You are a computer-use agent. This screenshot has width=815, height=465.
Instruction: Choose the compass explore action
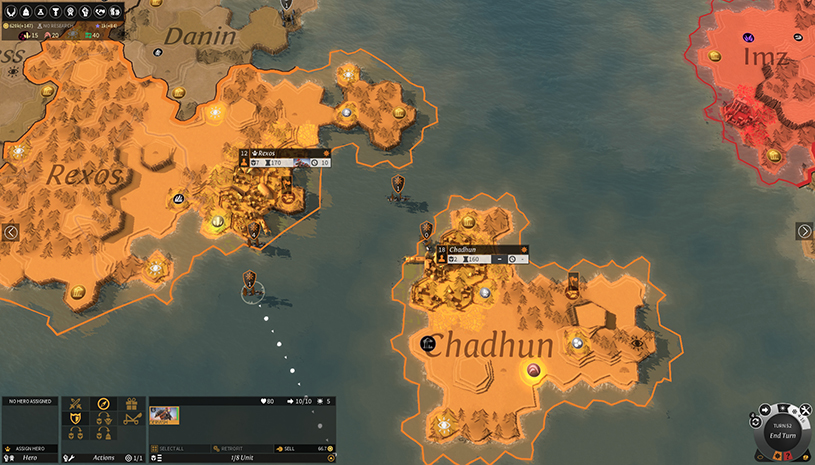pos(102,404)
